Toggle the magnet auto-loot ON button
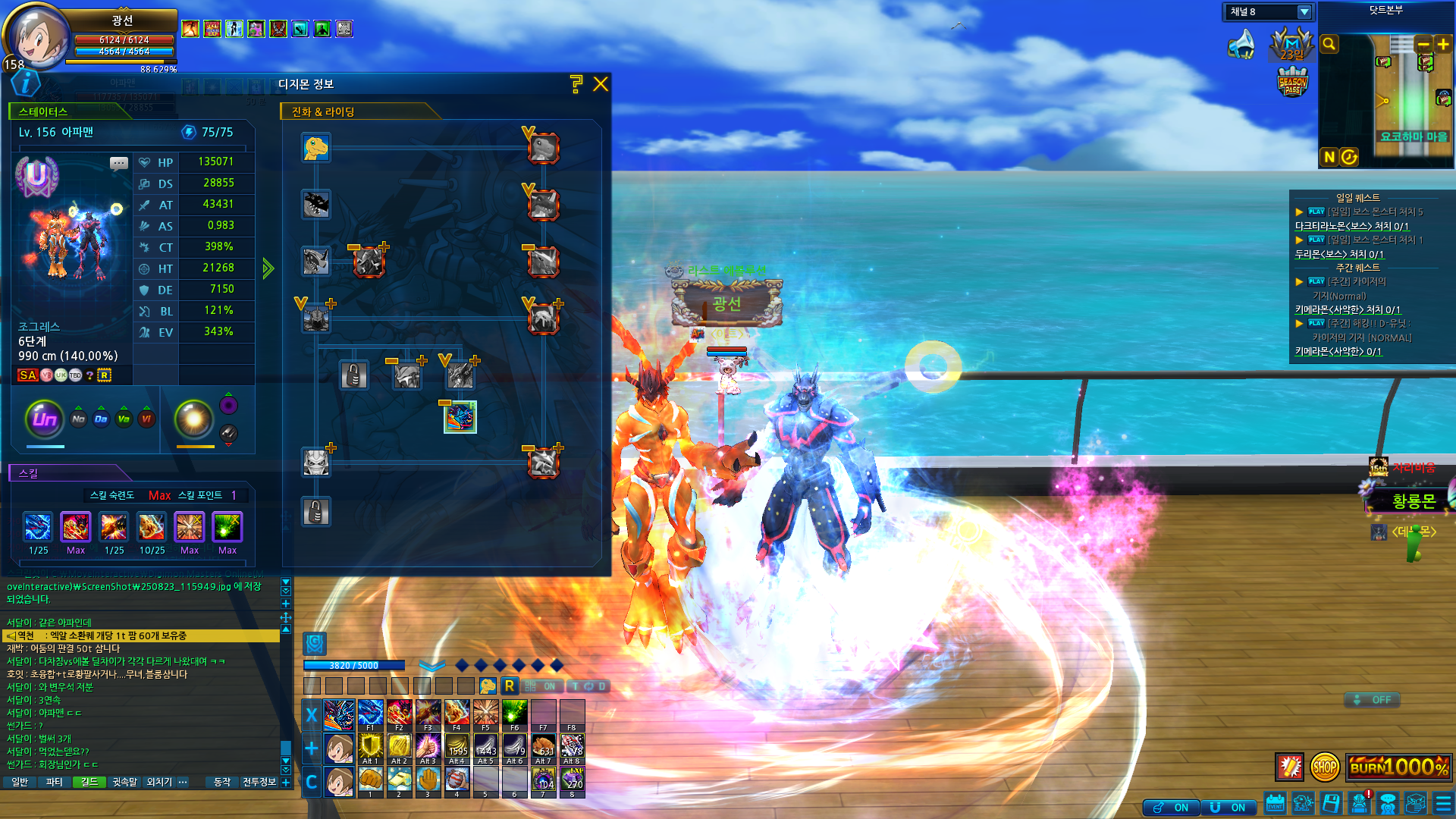The width and height of the screenshot is (1456, 819). click(x=1228, y=808)
